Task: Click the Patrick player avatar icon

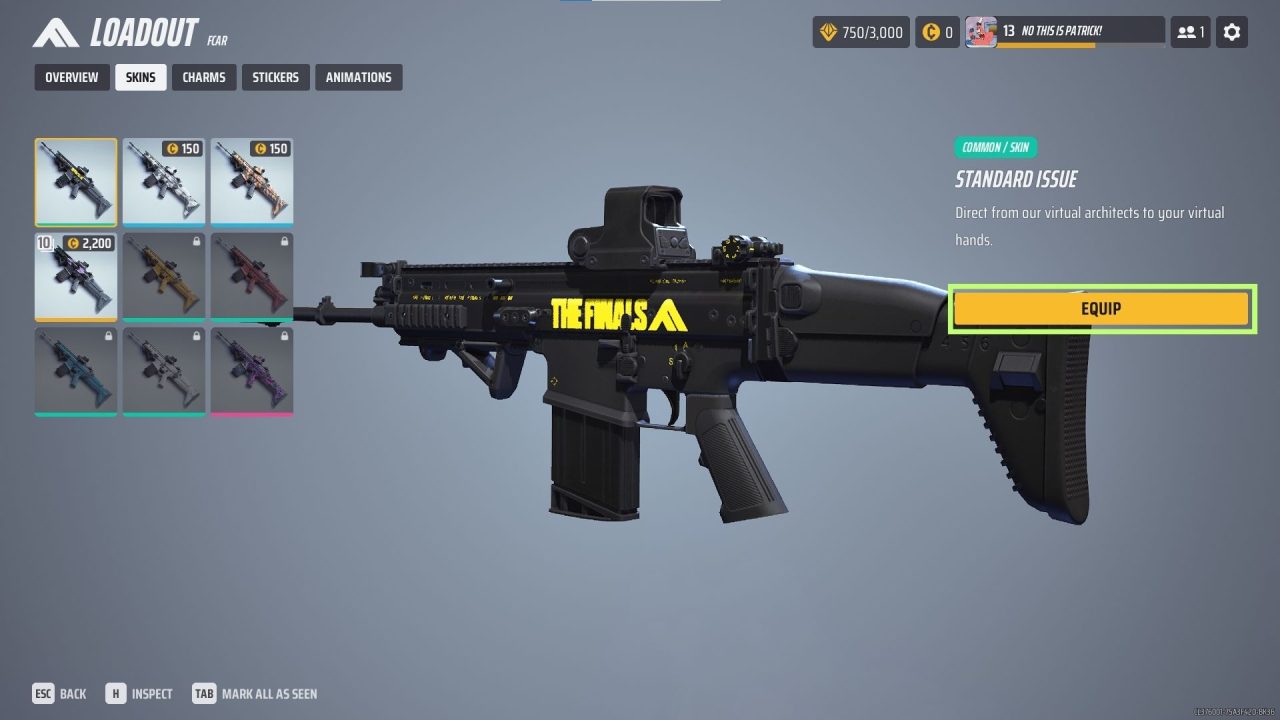Action: [981, 30]
